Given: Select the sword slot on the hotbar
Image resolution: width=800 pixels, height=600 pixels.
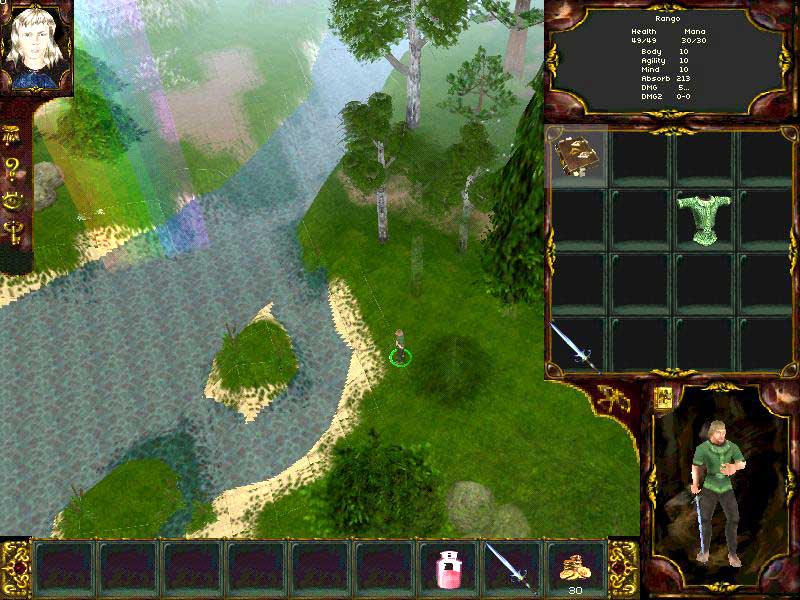Looking at the screenshot, I should pos(510,568).
